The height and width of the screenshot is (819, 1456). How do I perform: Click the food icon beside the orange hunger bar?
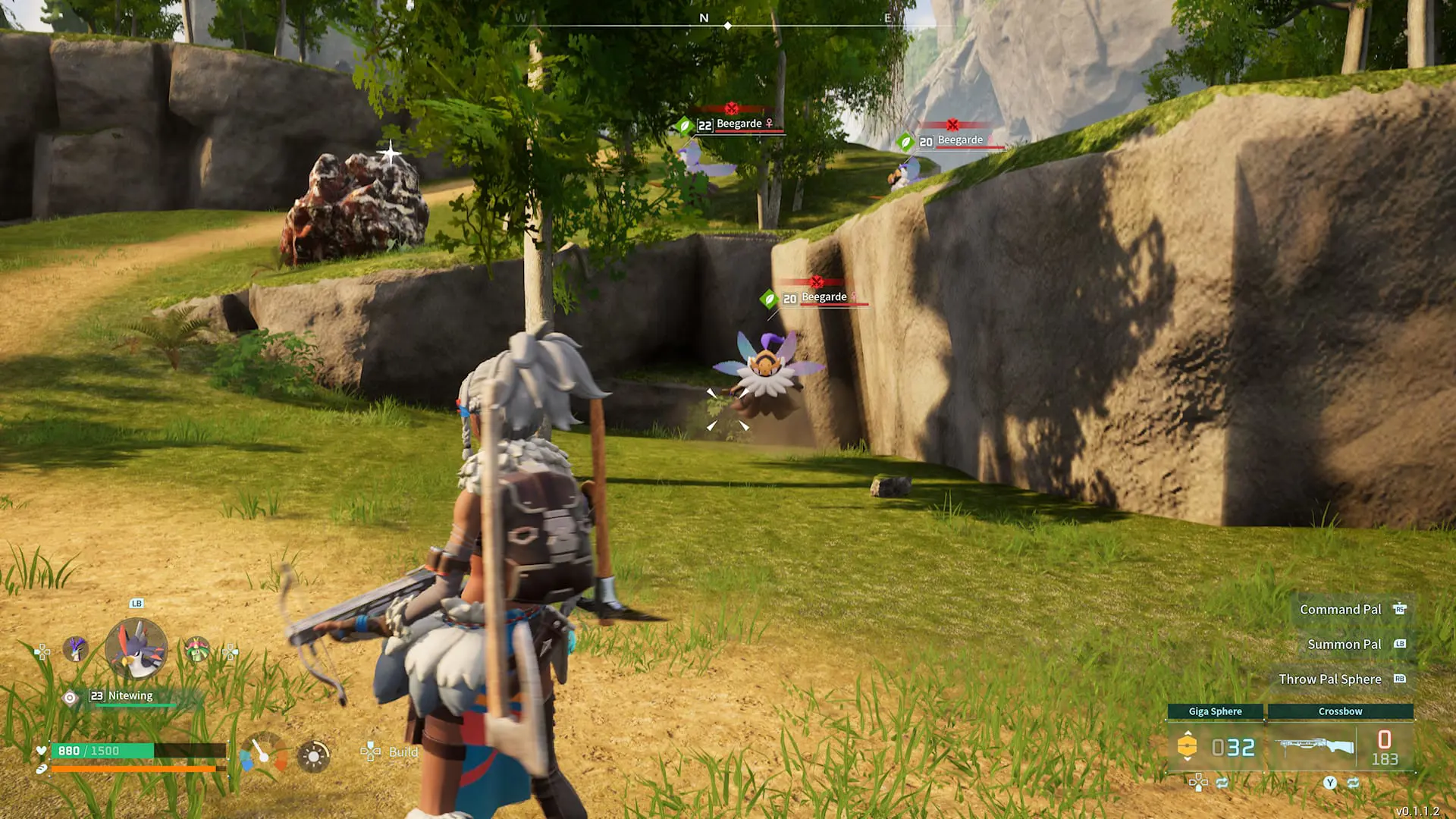41,769
